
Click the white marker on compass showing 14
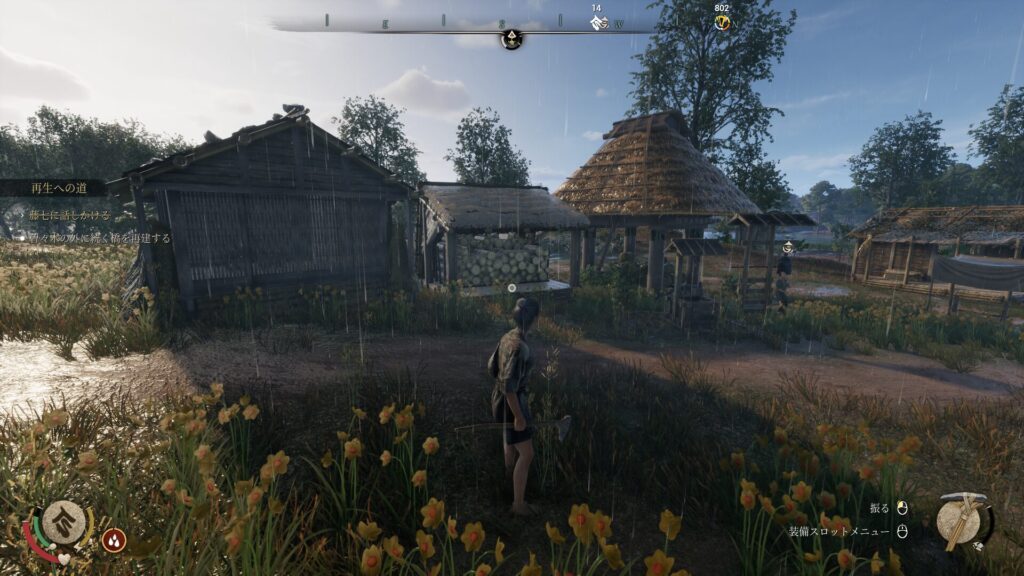(597, 22)
